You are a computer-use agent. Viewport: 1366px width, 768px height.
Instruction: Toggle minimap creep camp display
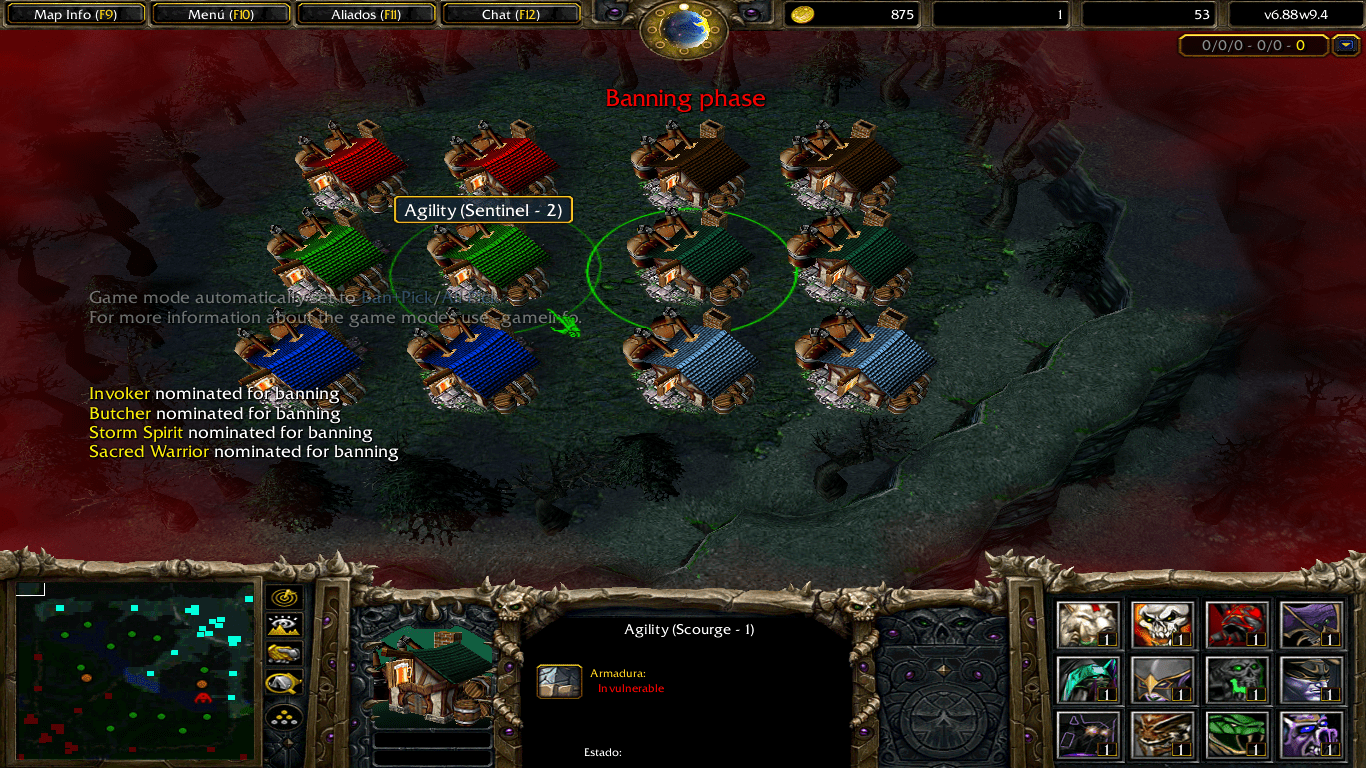pos(284,684)
